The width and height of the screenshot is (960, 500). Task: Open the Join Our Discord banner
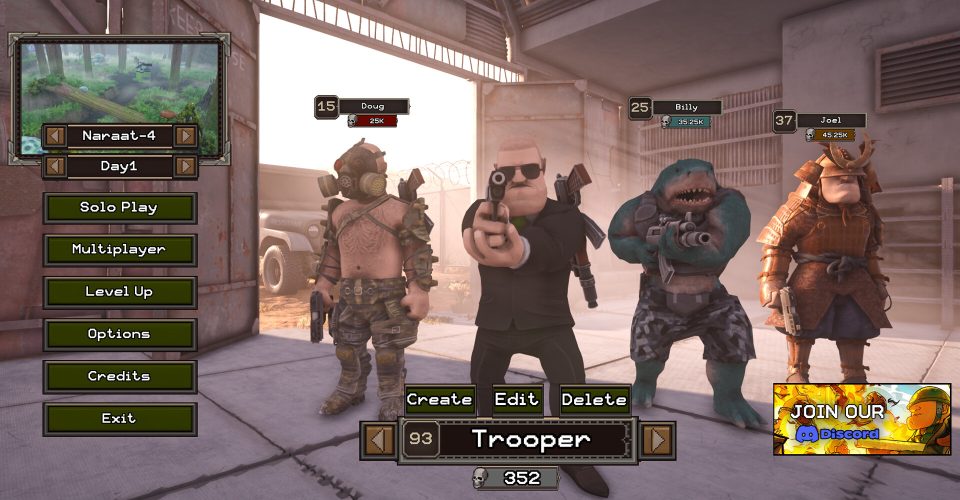click(x=861, y=419)
